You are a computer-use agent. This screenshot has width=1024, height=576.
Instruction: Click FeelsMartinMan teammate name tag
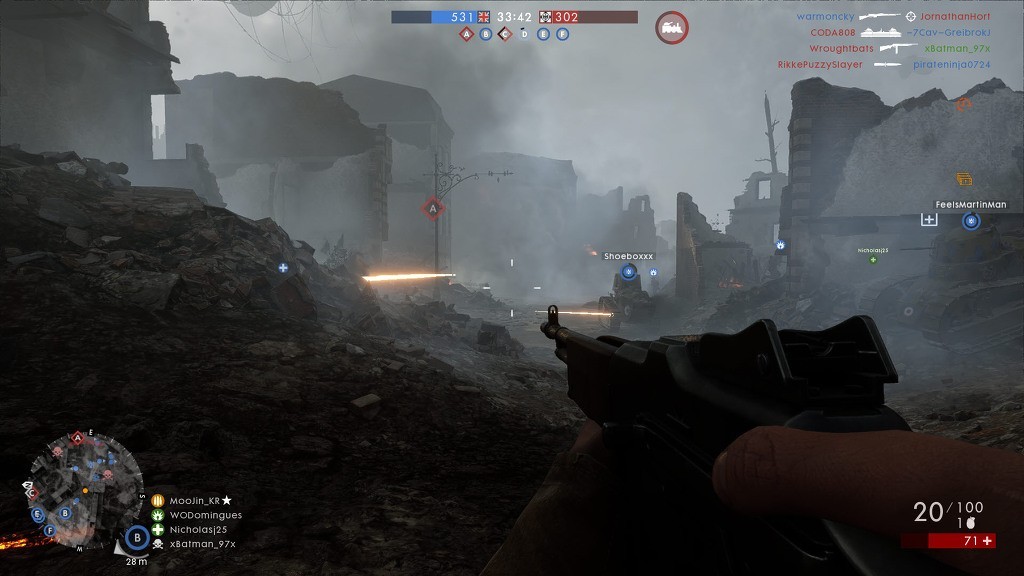point(970,205)
